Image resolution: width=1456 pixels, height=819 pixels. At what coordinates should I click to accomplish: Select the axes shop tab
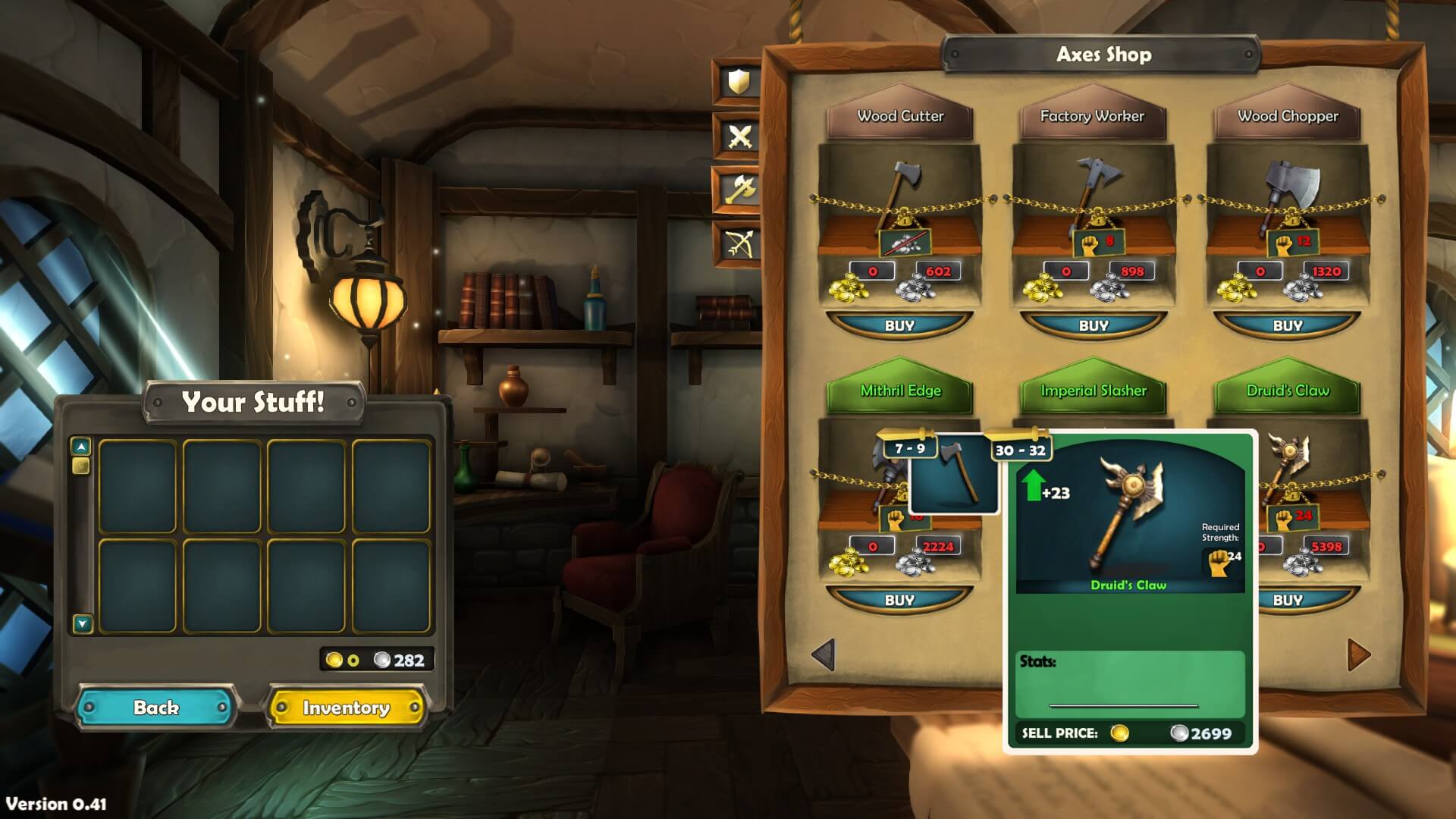click(739, 190)
